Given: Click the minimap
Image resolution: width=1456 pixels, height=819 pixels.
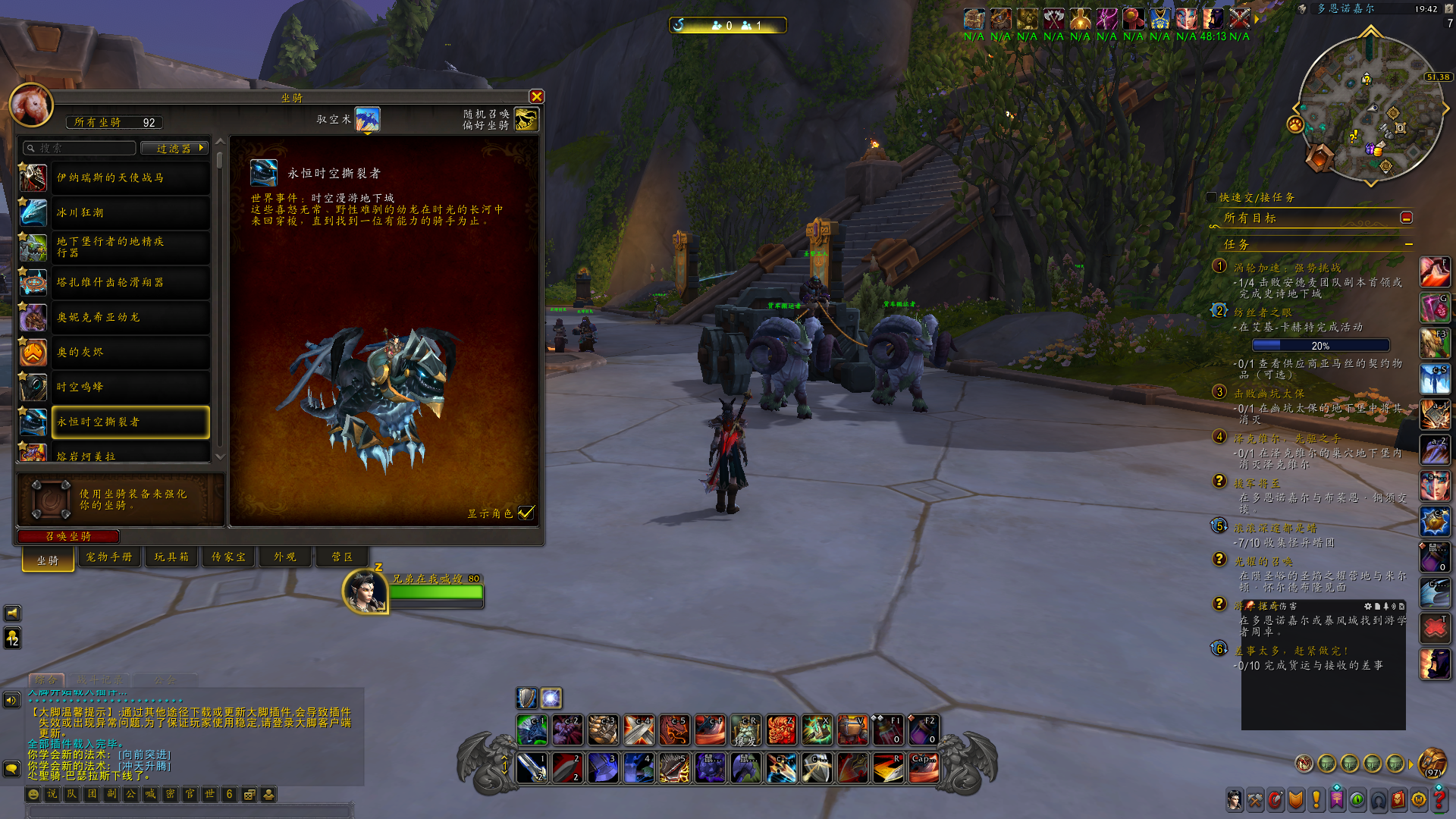Looking at the screenshot, I should click(x=1370, y=108).
